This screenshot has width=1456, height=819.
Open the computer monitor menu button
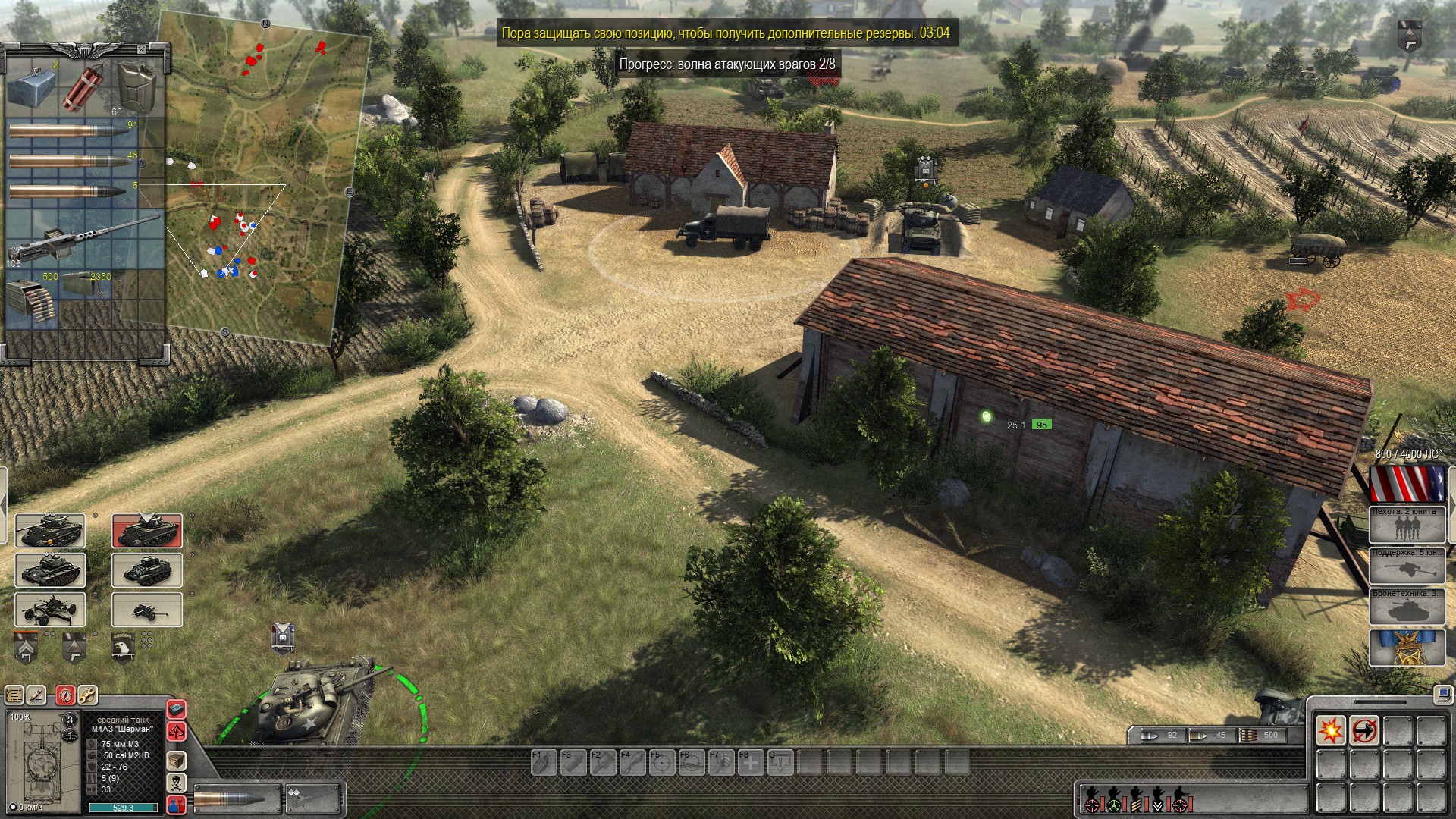(x=1442, y=694)
